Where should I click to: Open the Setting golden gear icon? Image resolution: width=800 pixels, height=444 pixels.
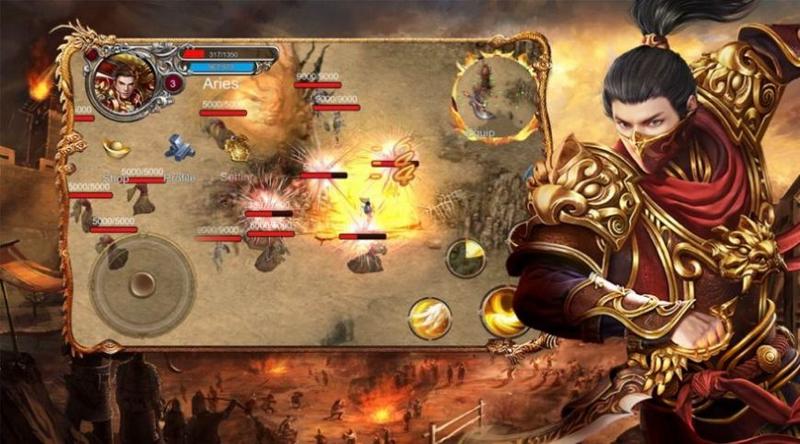point(238,150)
